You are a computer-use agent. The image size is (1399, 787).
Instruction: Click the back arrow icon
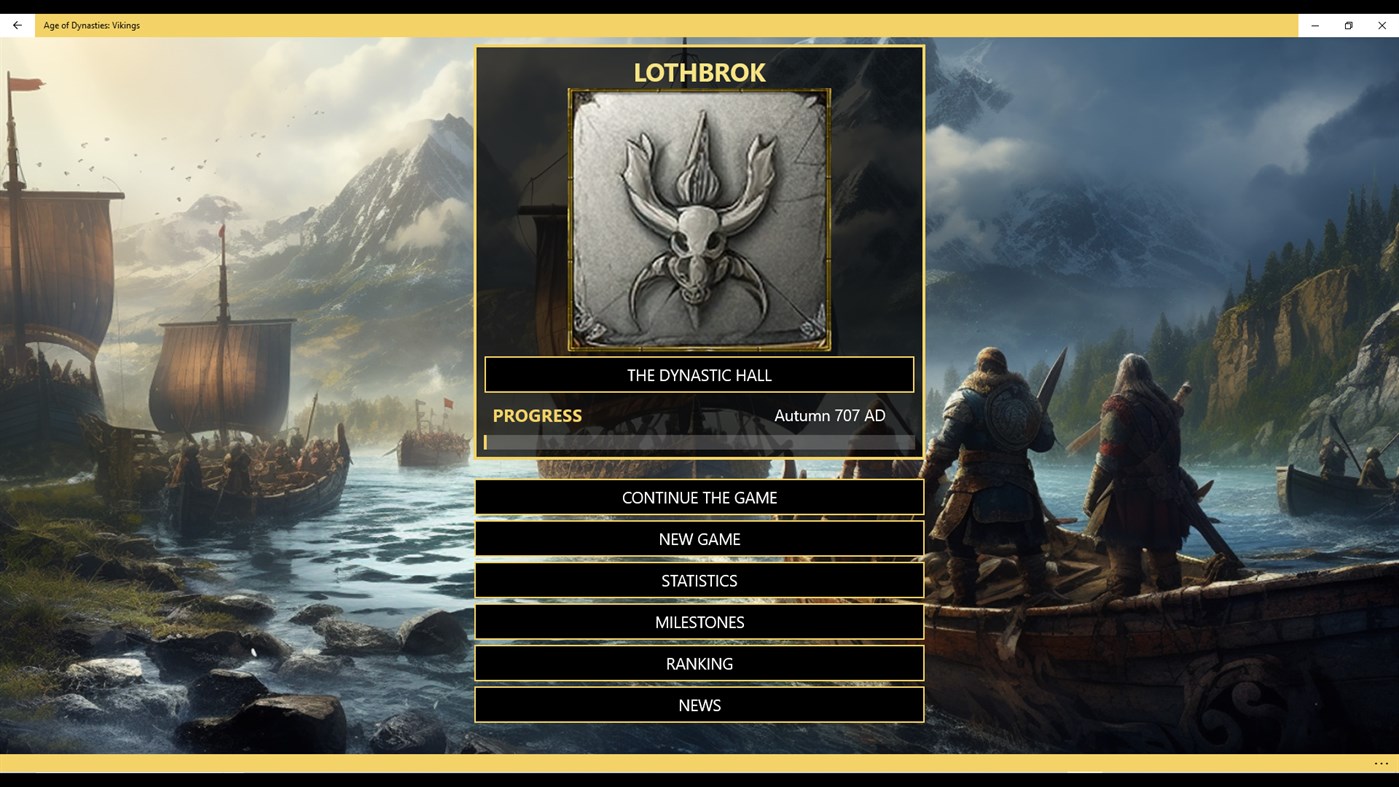[x=16, y=24]
